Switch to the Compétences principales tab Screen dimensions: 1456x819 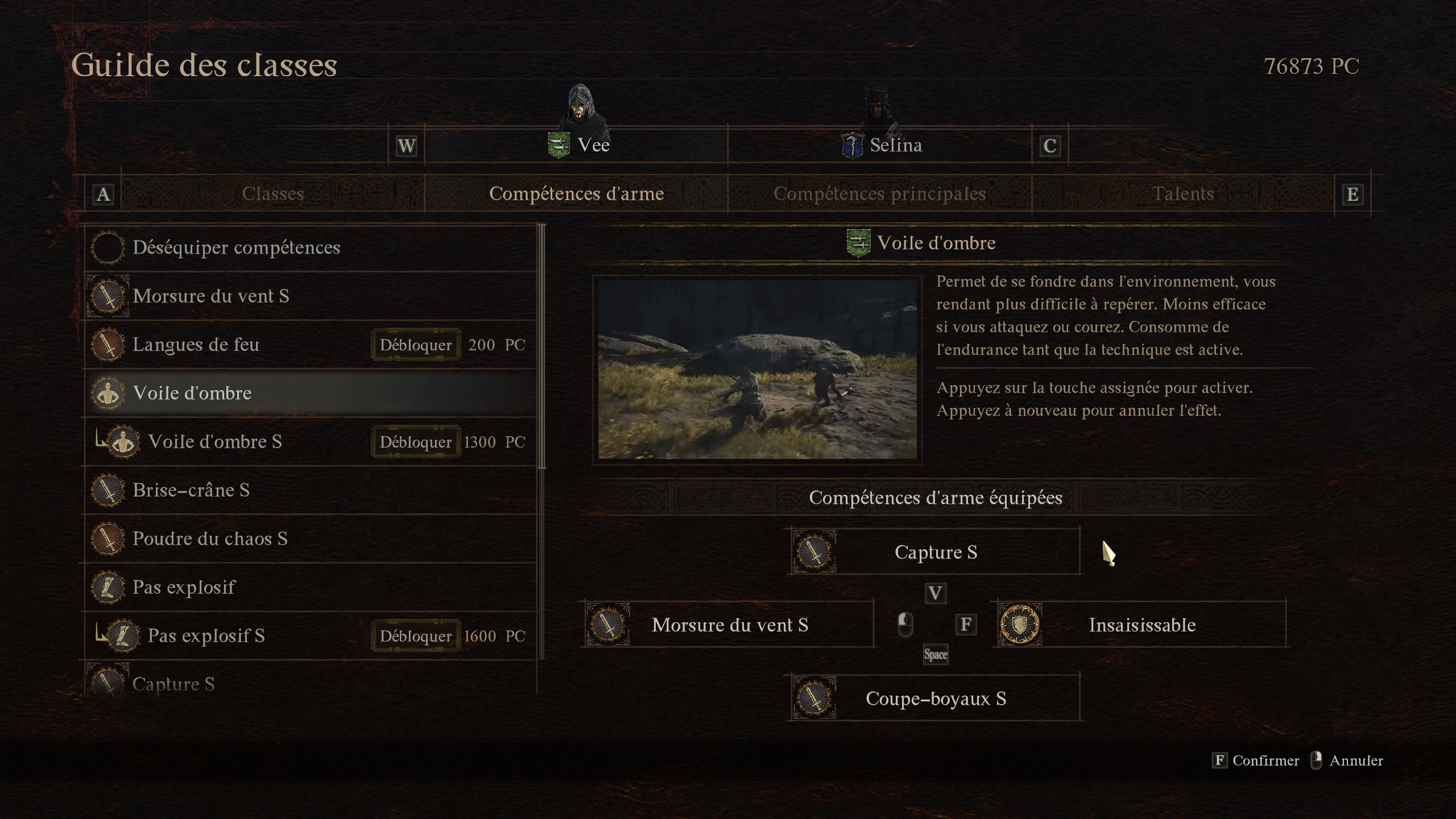click(879, 193)
